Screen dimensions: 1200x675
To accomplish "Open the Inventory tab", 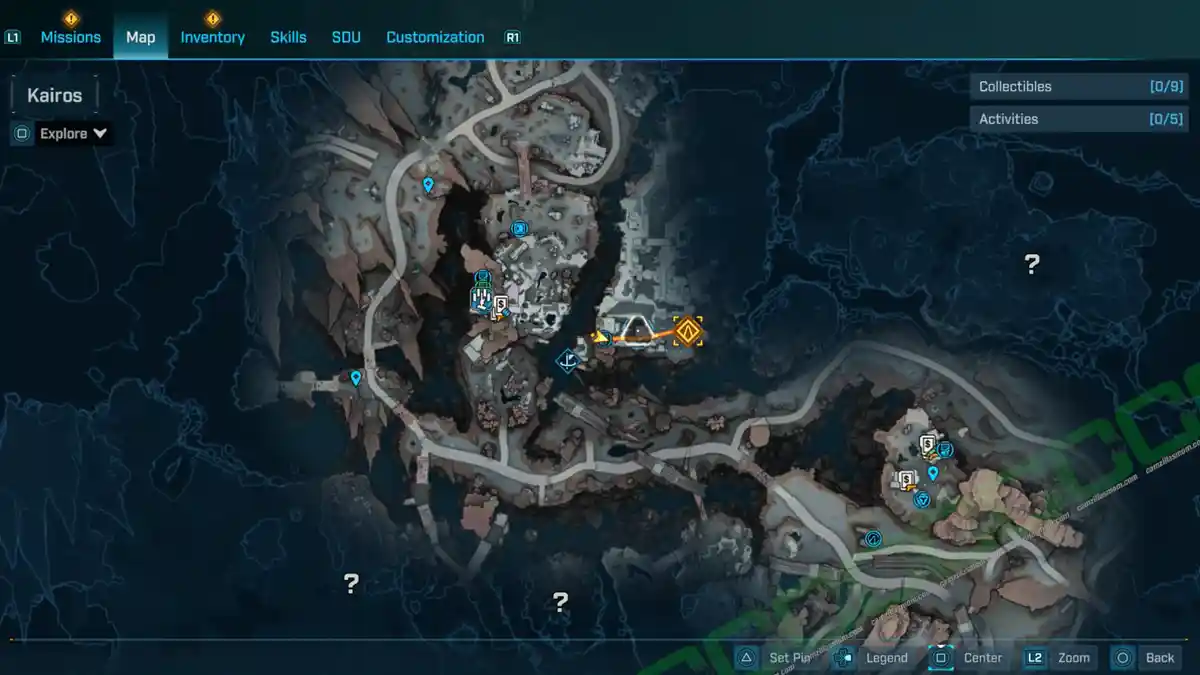I will tap(212, 37).
